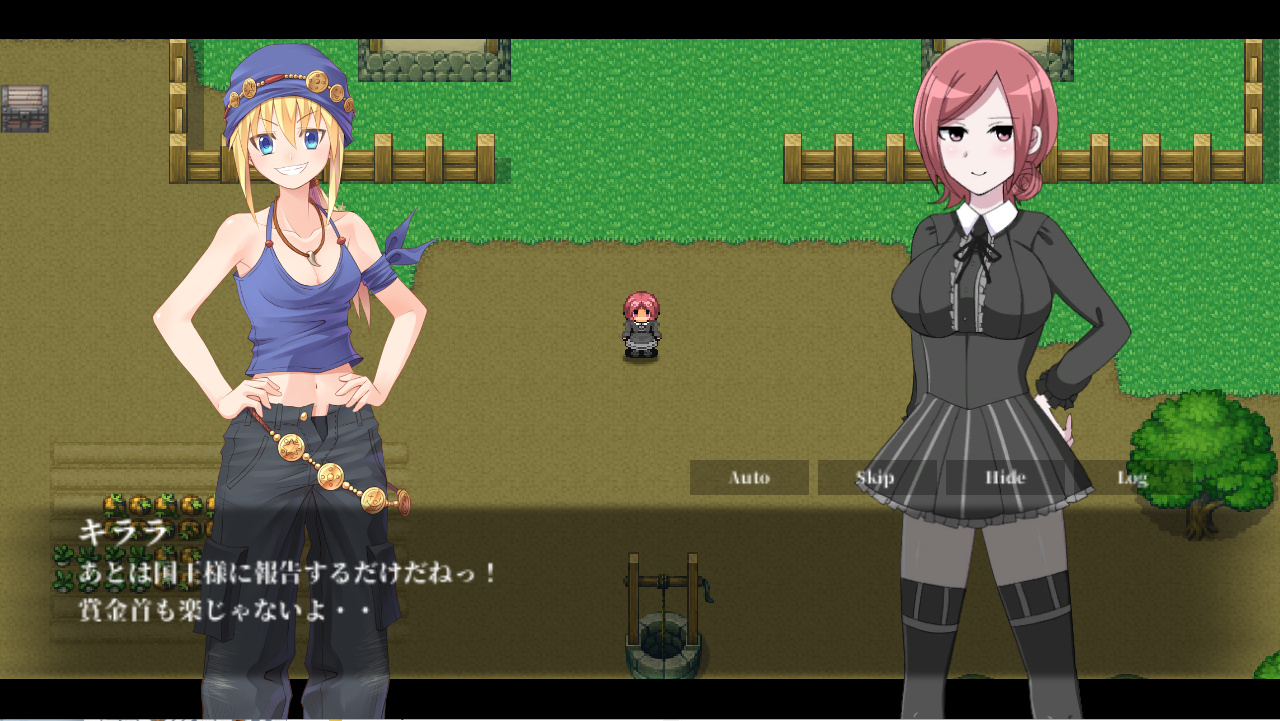This screenshot has height=721, width=1280.
Task: Open the dialogue Log
Action: coord(1132,478)
